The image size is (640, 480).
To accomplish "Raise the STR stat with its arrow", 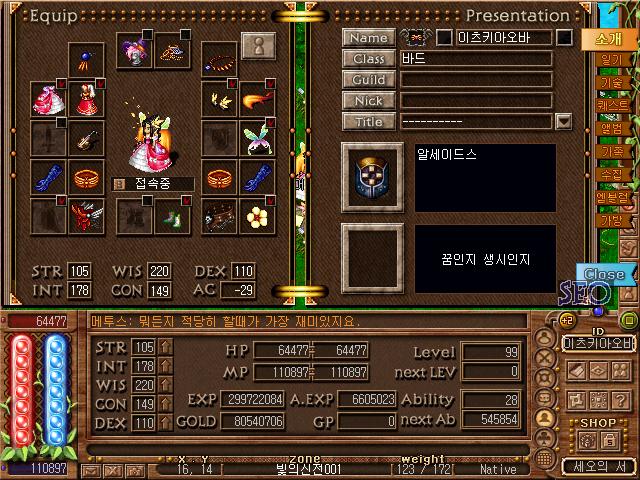I will pos(165,347).
